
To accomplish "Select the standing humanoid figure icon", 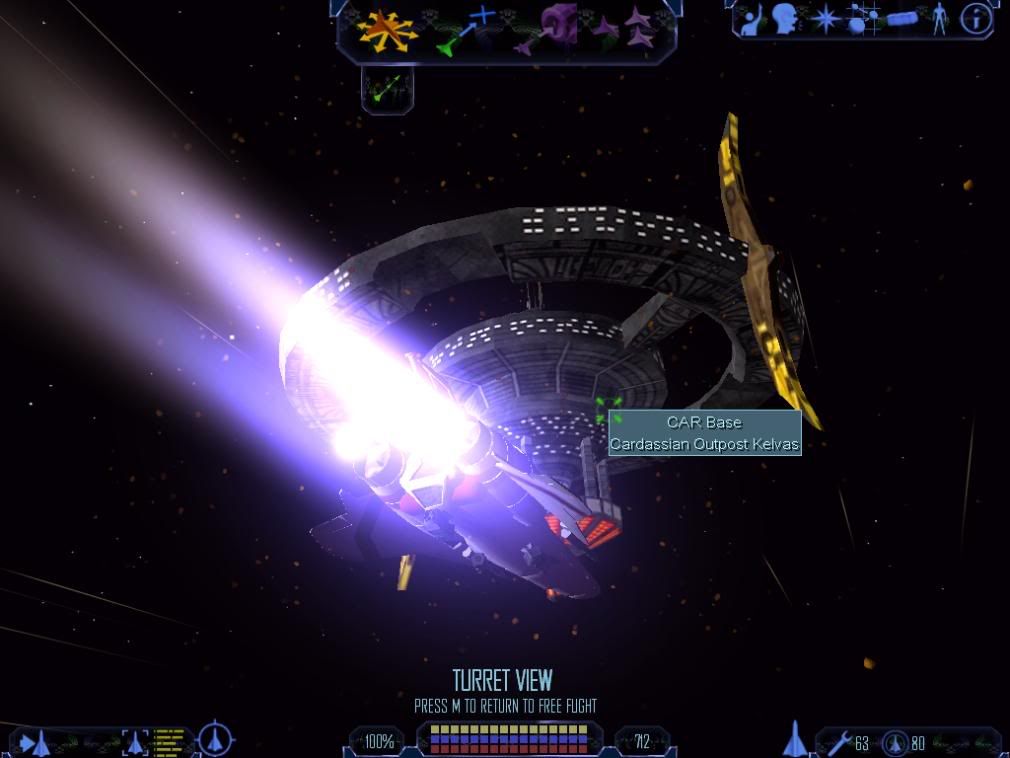I will click(x=939, y=19).
